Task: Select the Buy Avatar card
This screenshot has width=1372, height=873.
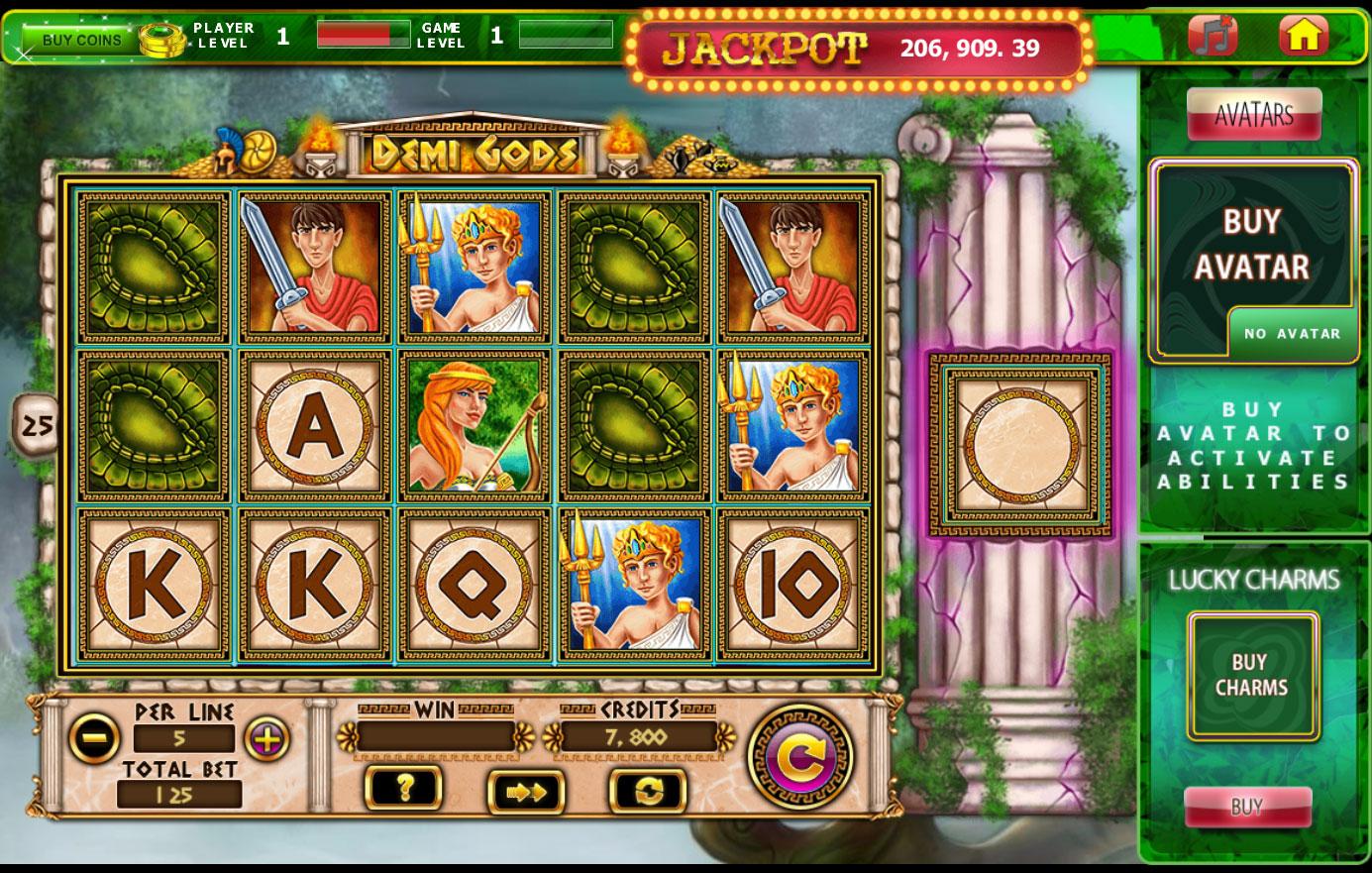Action: [1252, 244]
